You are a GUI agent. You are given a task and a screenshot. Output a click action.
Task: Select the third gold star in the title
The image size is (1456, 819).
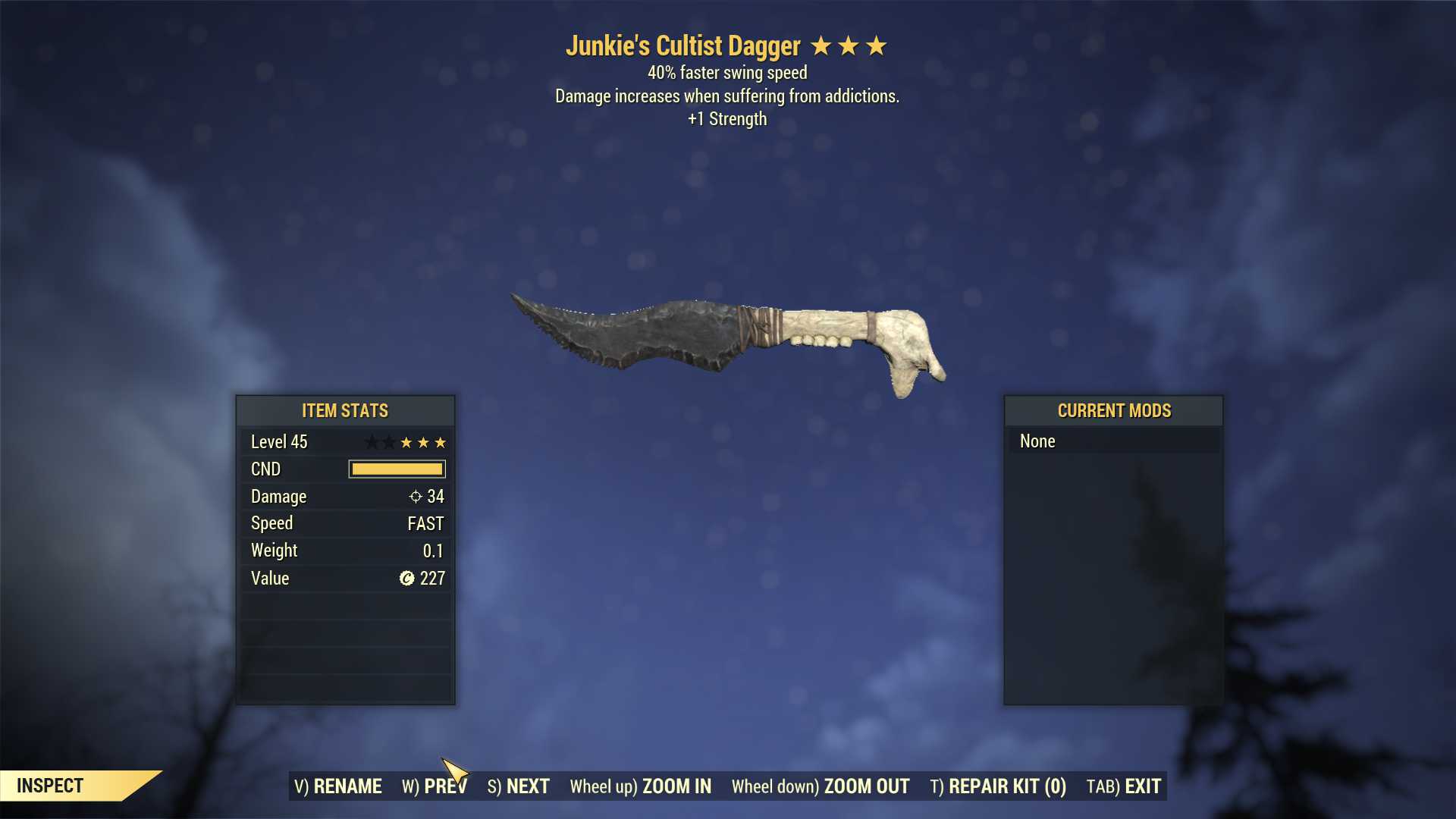pos(877,46)
